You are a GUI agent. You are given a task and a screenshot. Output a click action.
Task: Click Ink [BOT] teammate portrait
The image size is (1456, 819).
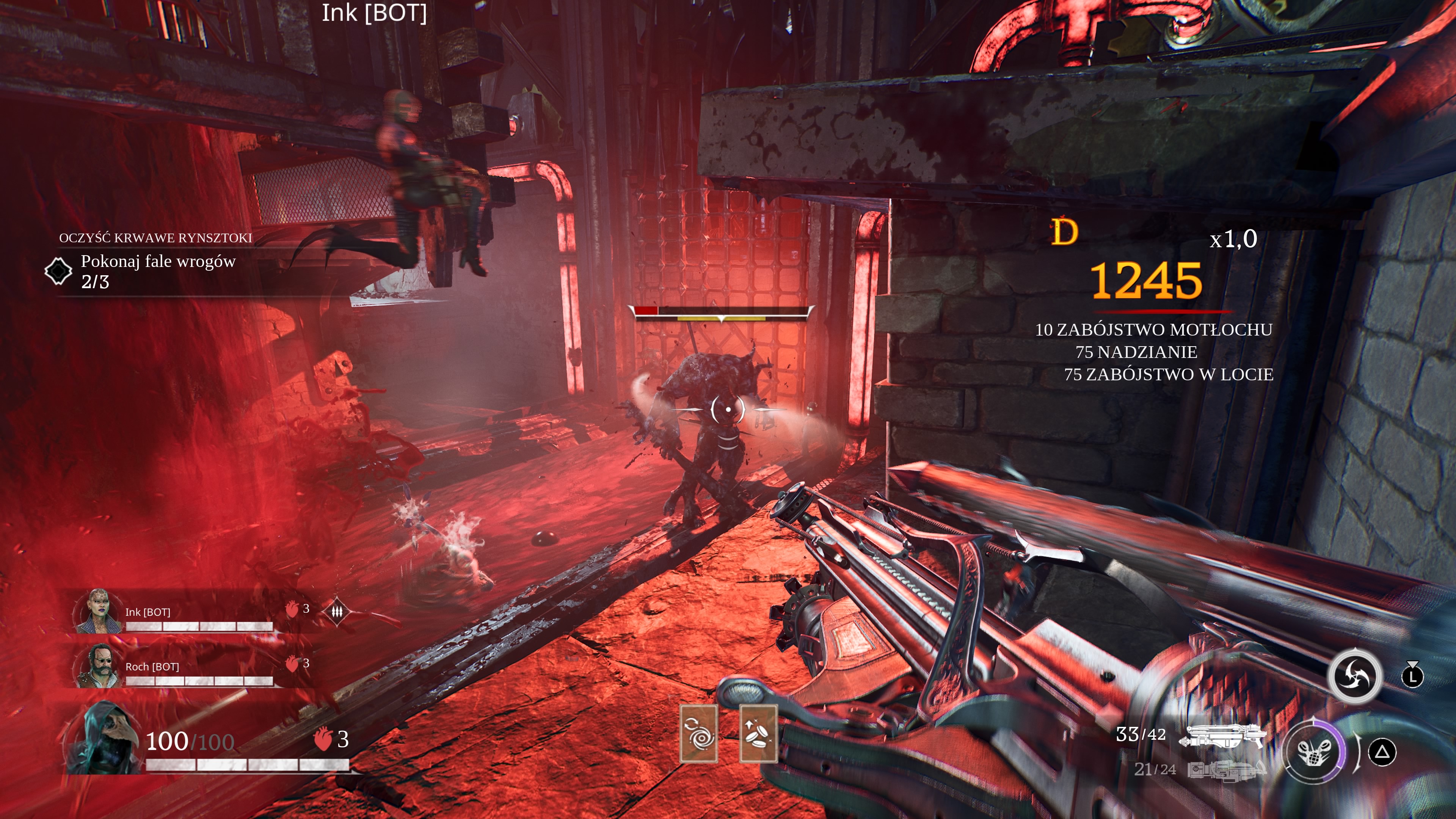97,611
